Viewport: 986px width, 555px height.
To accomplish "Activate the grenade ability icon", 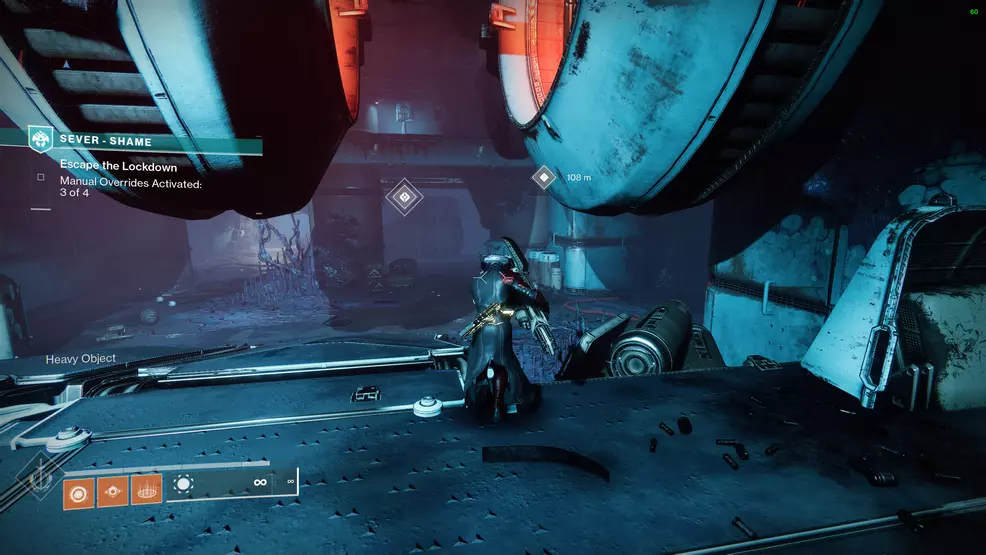I will point(79,490).
